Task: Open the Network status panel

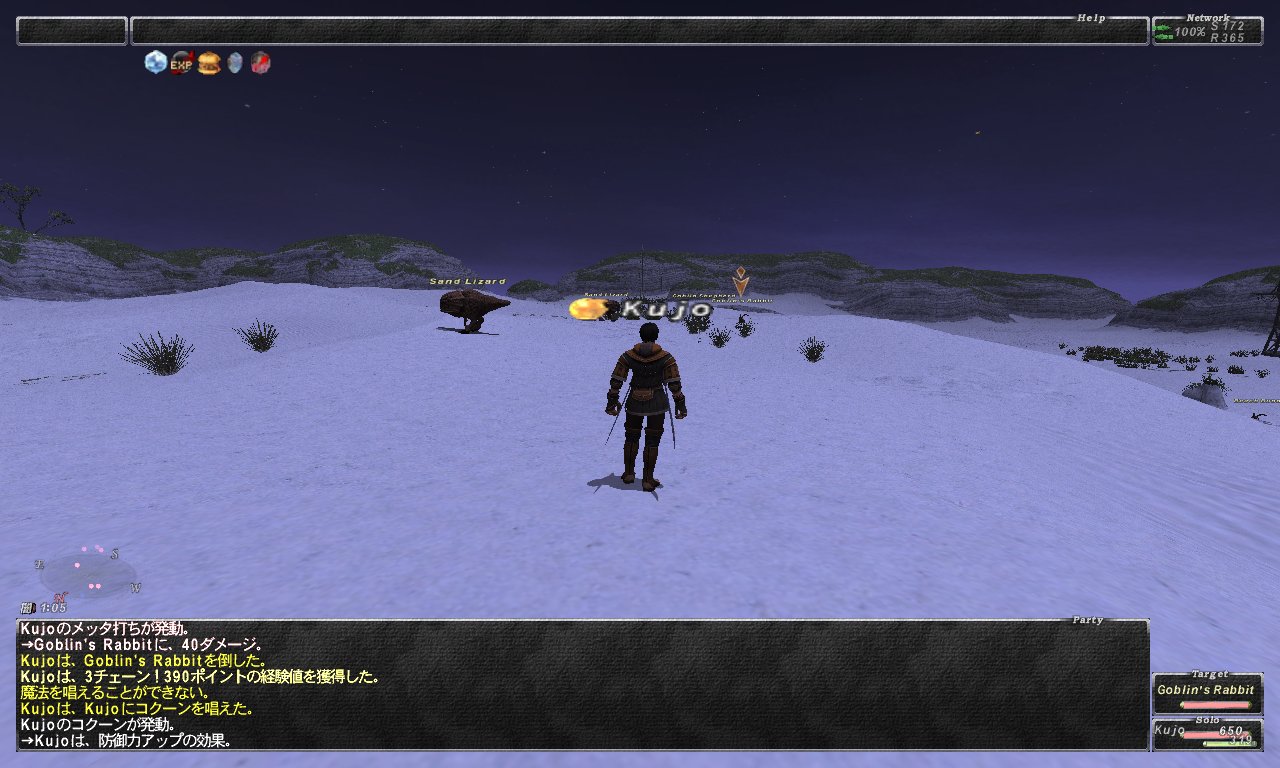Action: coord(1207,31)
